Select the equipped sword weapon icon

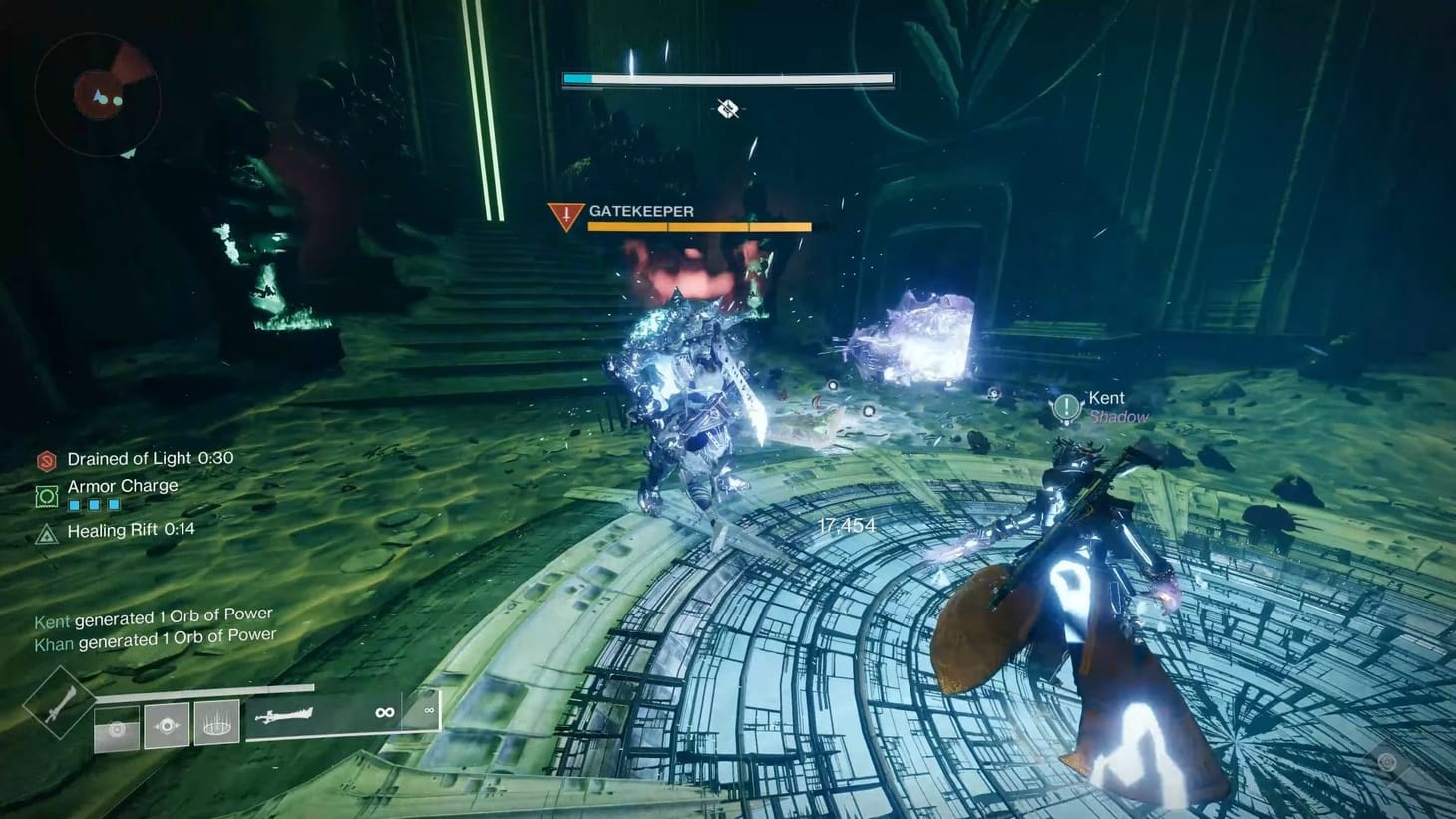click(285, 715)
